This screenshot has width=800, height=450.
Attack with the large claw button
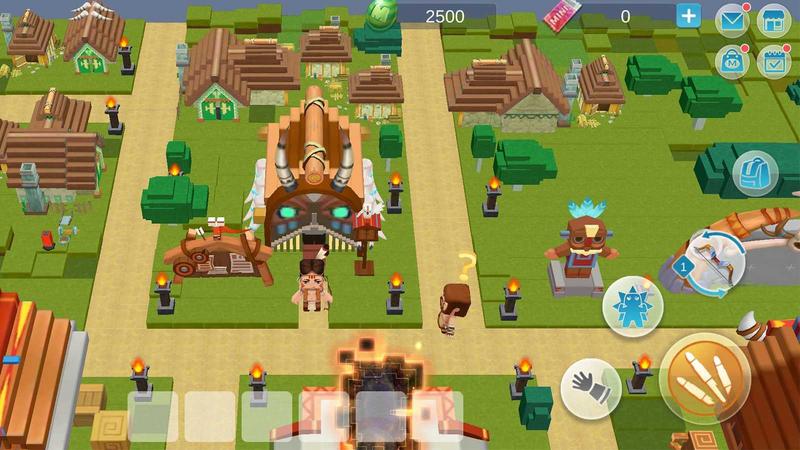tap(704, 378)
